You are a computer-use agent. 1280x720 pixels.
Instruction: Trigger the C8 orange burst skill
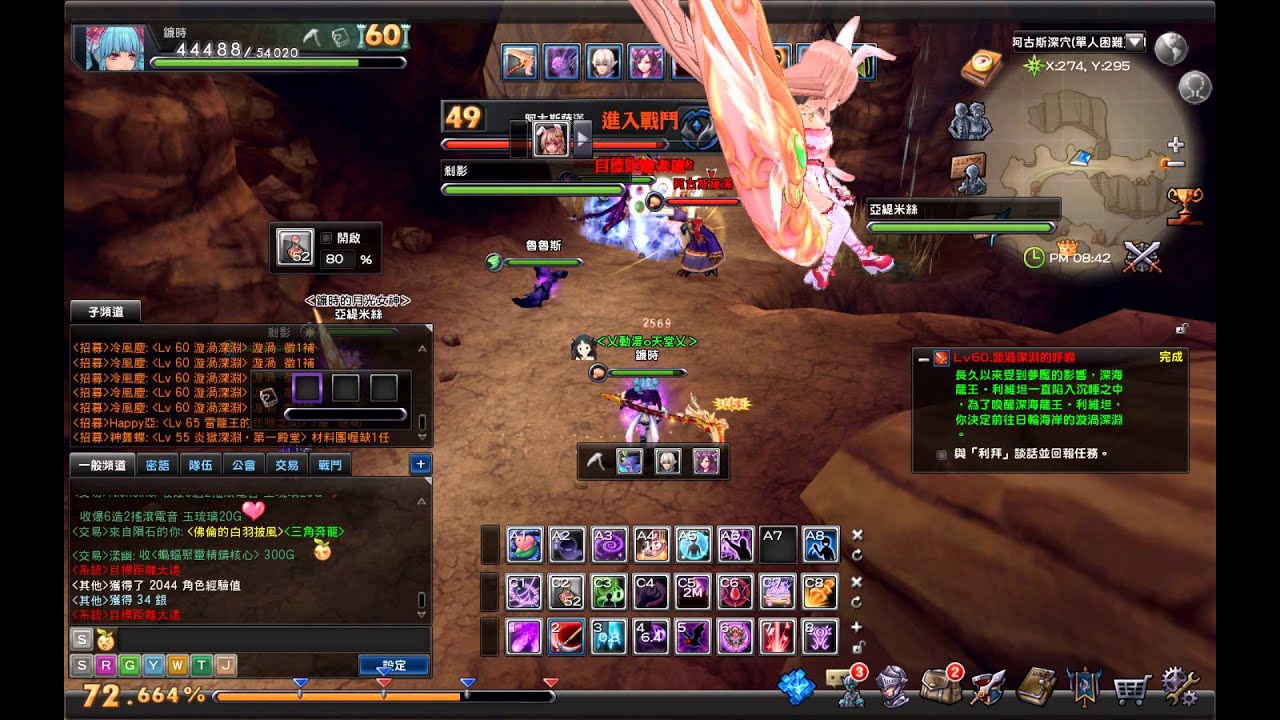[820, 592]
